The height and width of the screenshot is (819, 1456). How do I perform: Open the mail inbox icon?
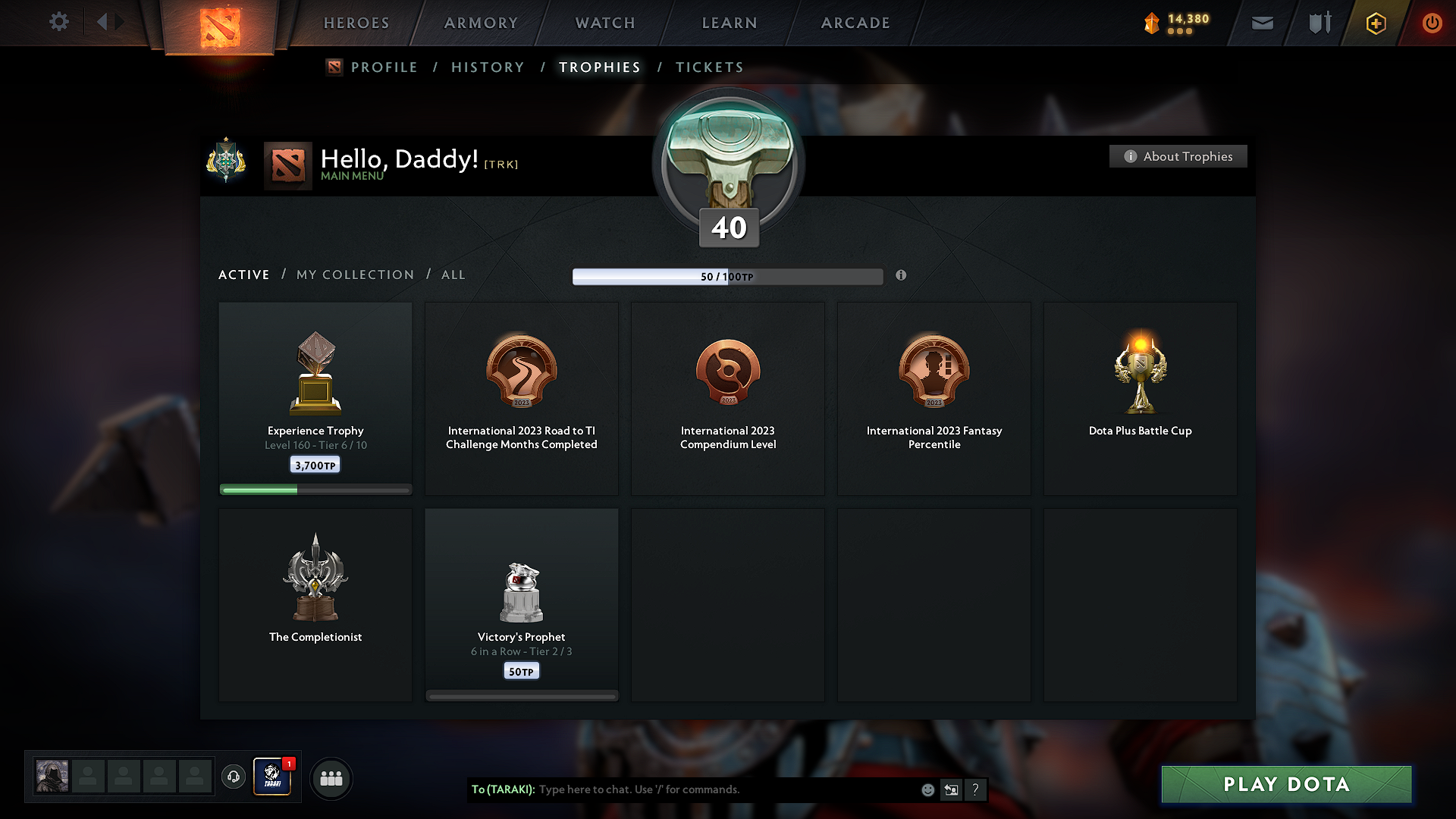pos(1262,23)
